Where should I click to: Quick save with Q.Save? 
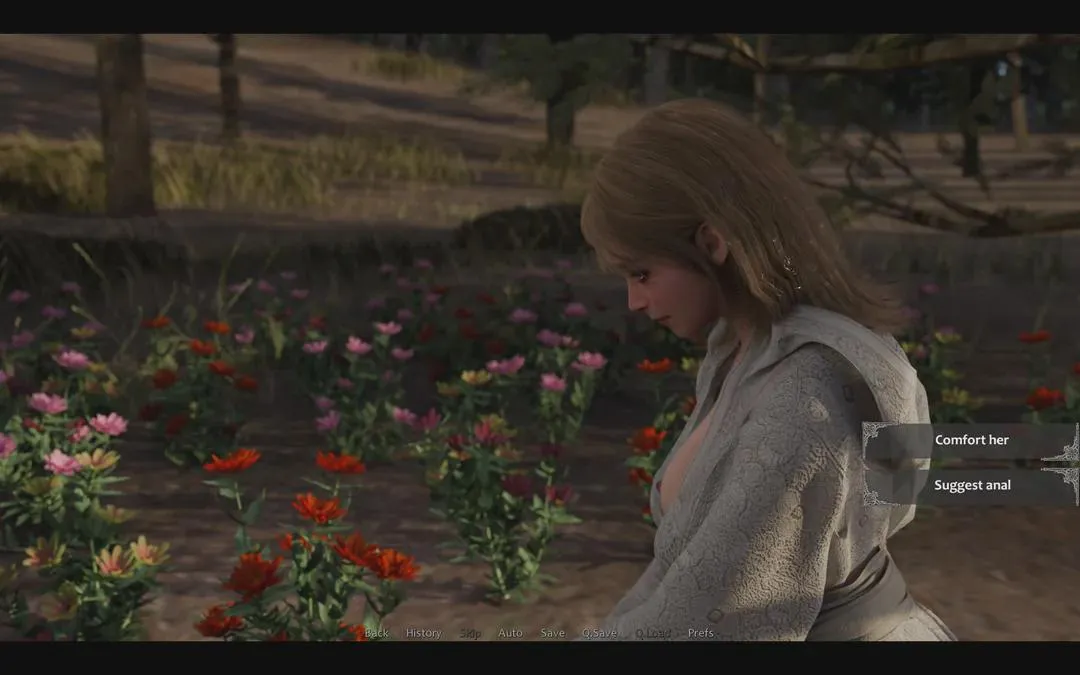coord(599,633)
